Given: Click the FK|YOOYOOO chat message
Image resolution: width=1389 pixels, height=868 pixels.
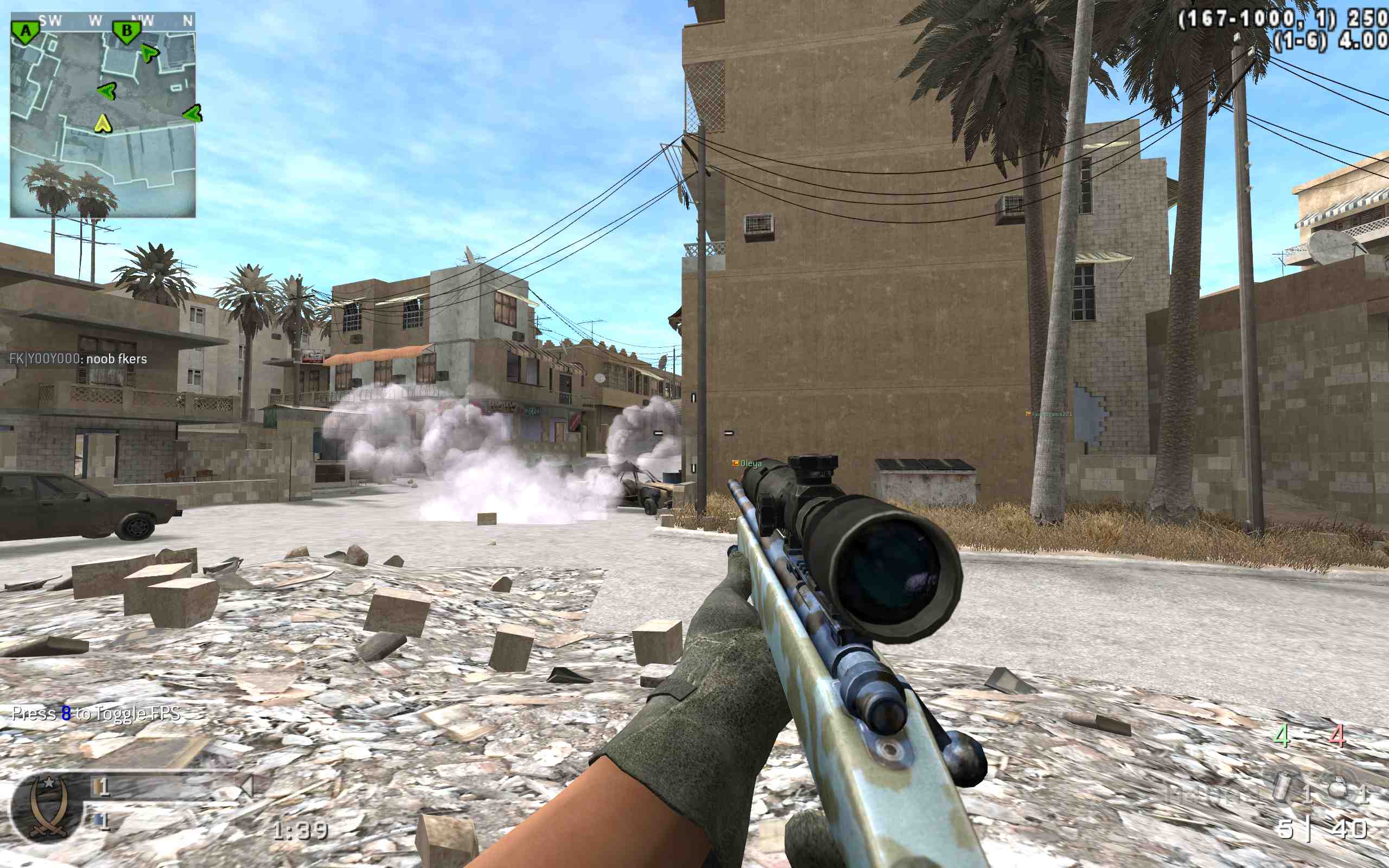Looking at the screenshot, I should 78,359.
